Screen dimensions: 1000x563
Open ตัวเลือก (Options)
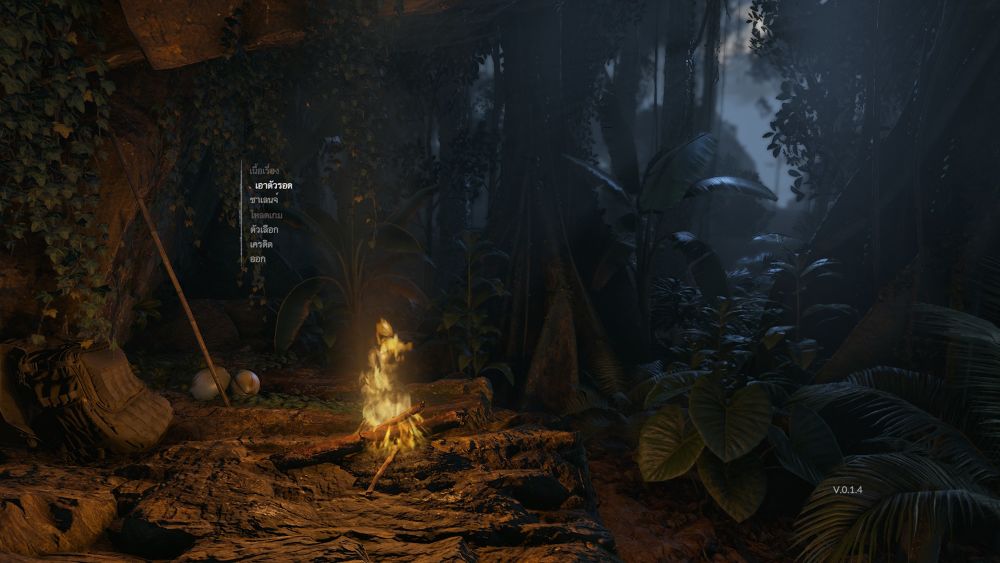tap(264, 230)
